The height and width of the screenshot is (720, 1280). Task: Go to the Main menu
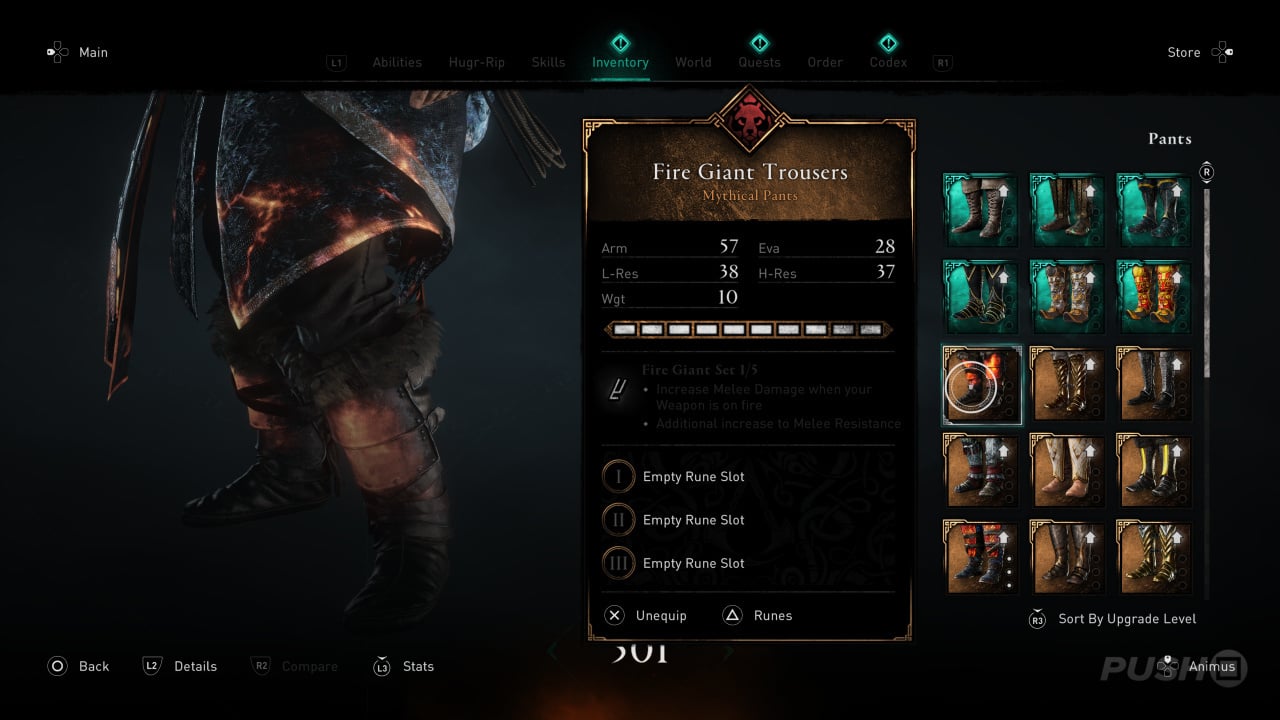93,52
